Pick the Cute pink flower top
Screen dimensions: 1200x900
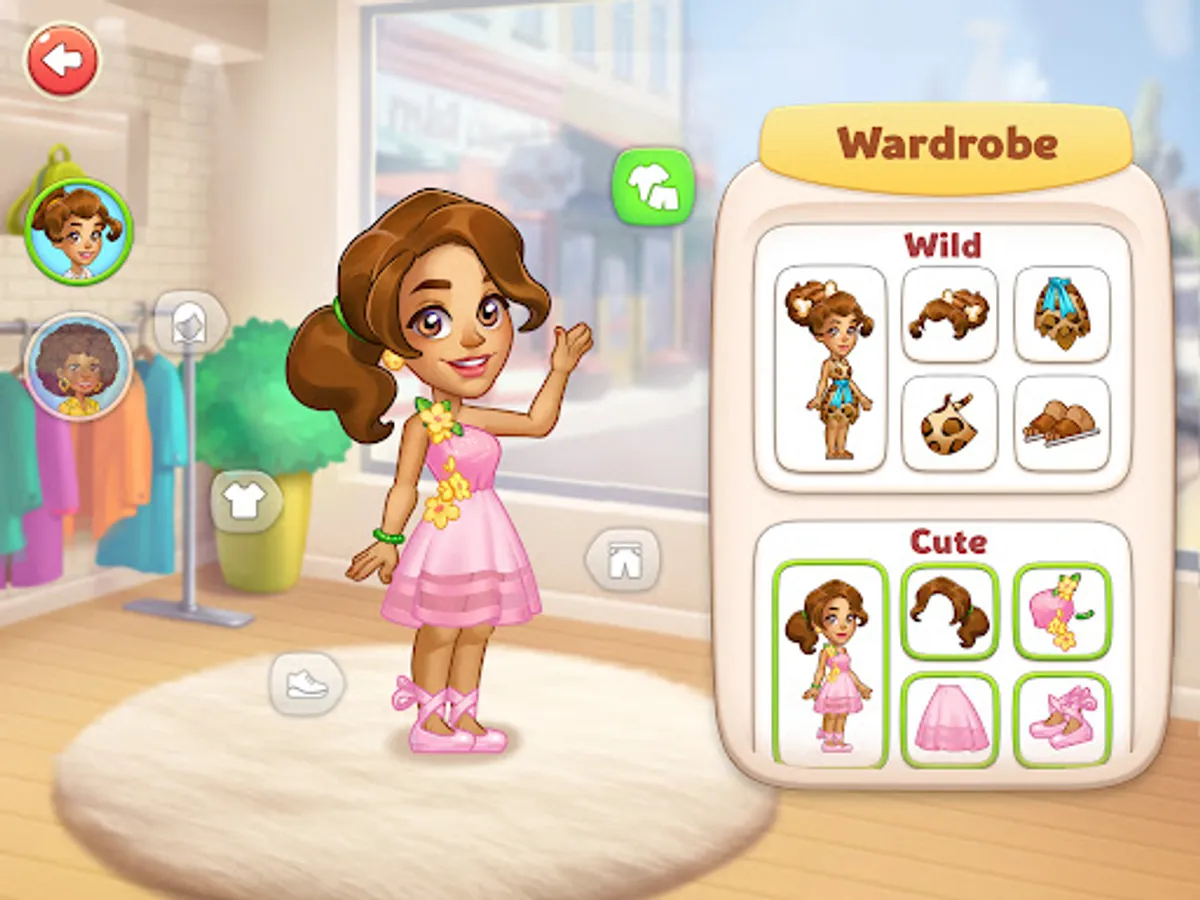(1062, 610)
